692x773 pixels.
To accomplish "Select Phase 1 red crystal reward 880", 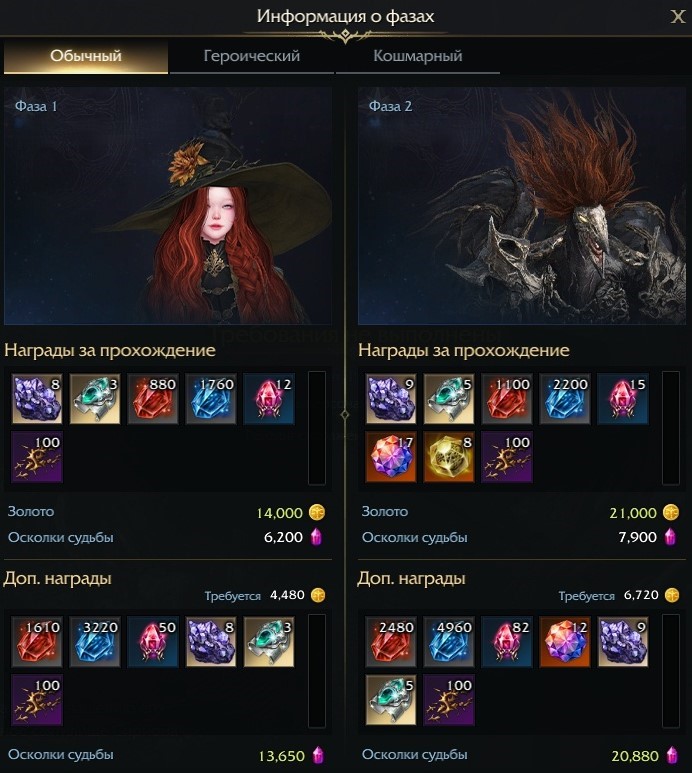I will [151, 398].
